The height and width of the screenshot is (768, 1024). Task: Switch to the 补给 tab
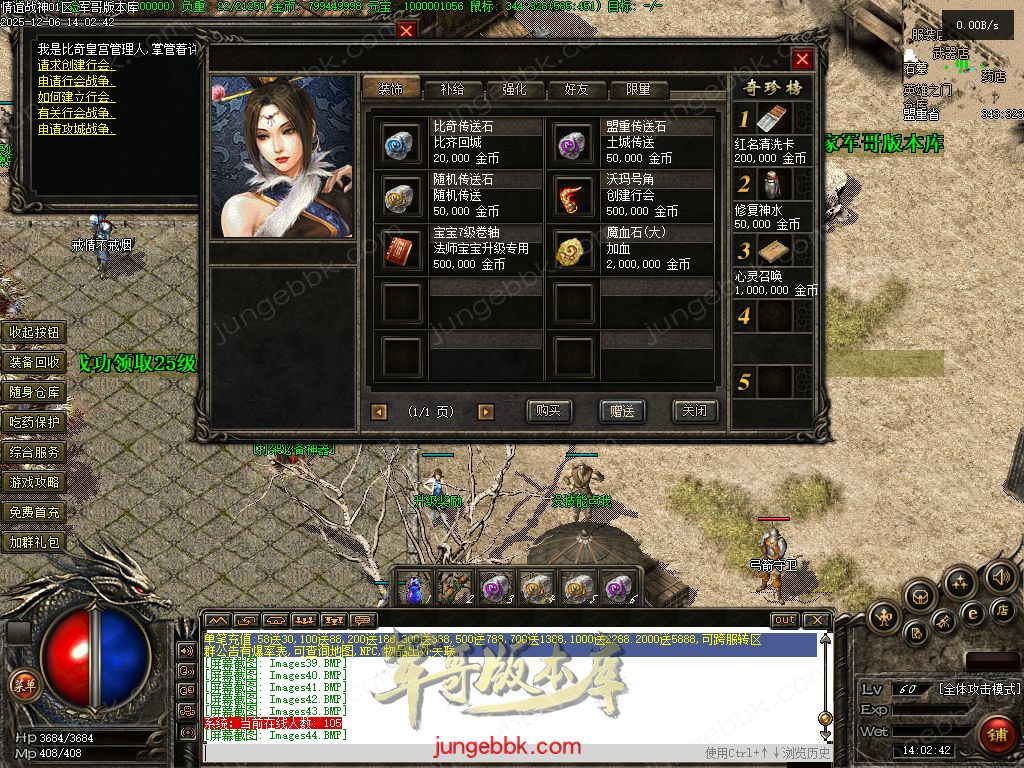pyautogui.click(x=451, y=89)
